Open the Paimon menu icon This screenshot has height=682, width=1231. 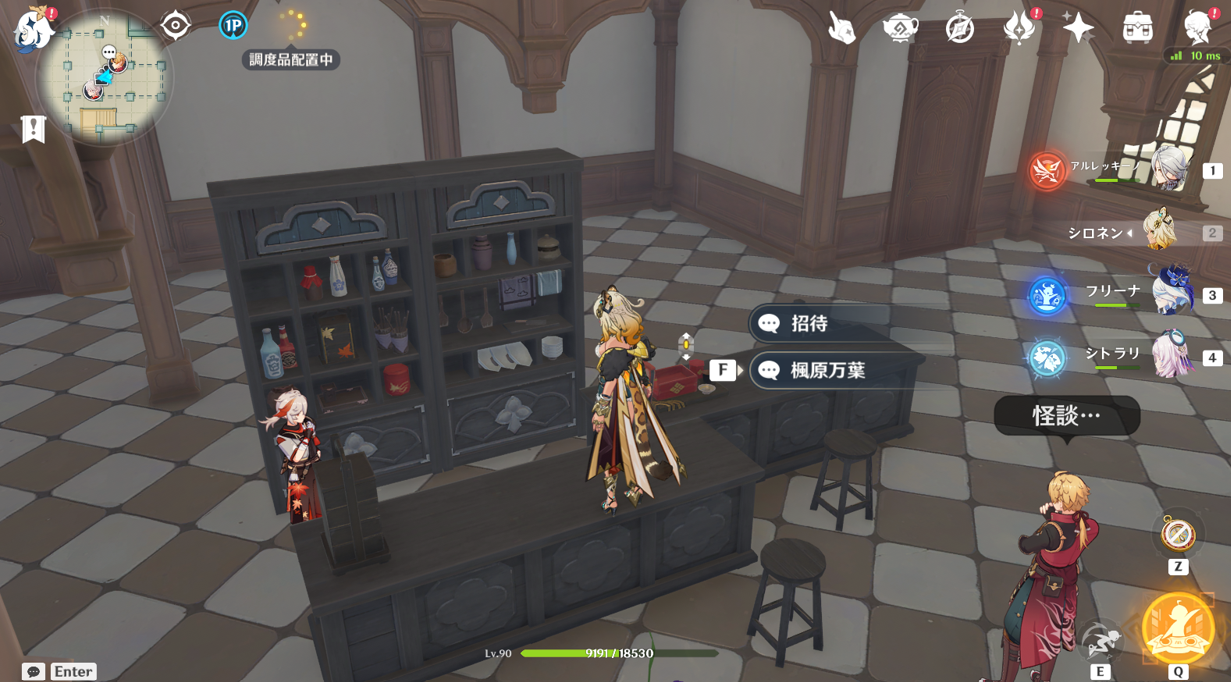tap(32, 28)
